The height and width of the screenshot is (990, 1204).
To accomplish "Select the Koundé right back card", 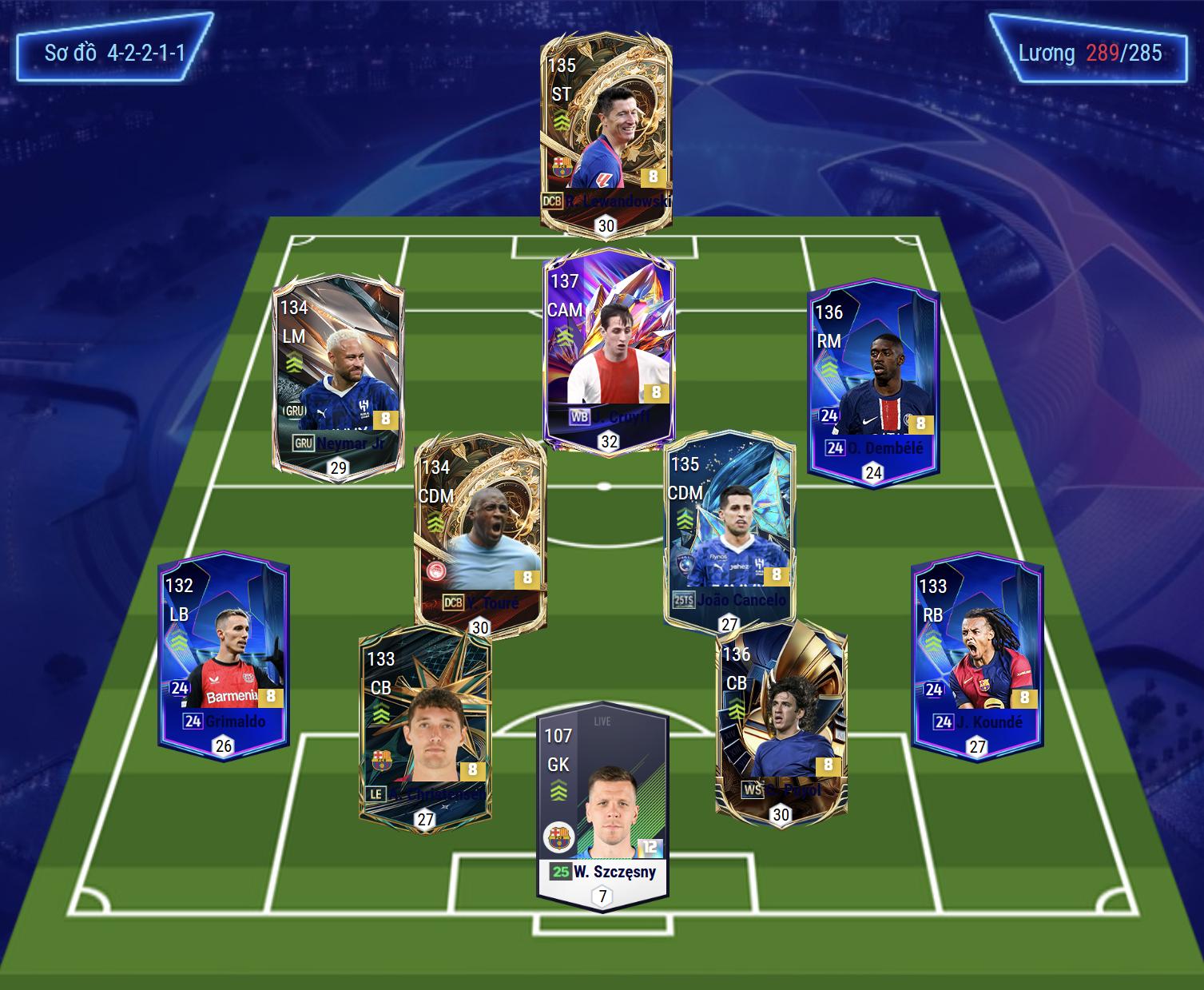I will coord(977,655).
